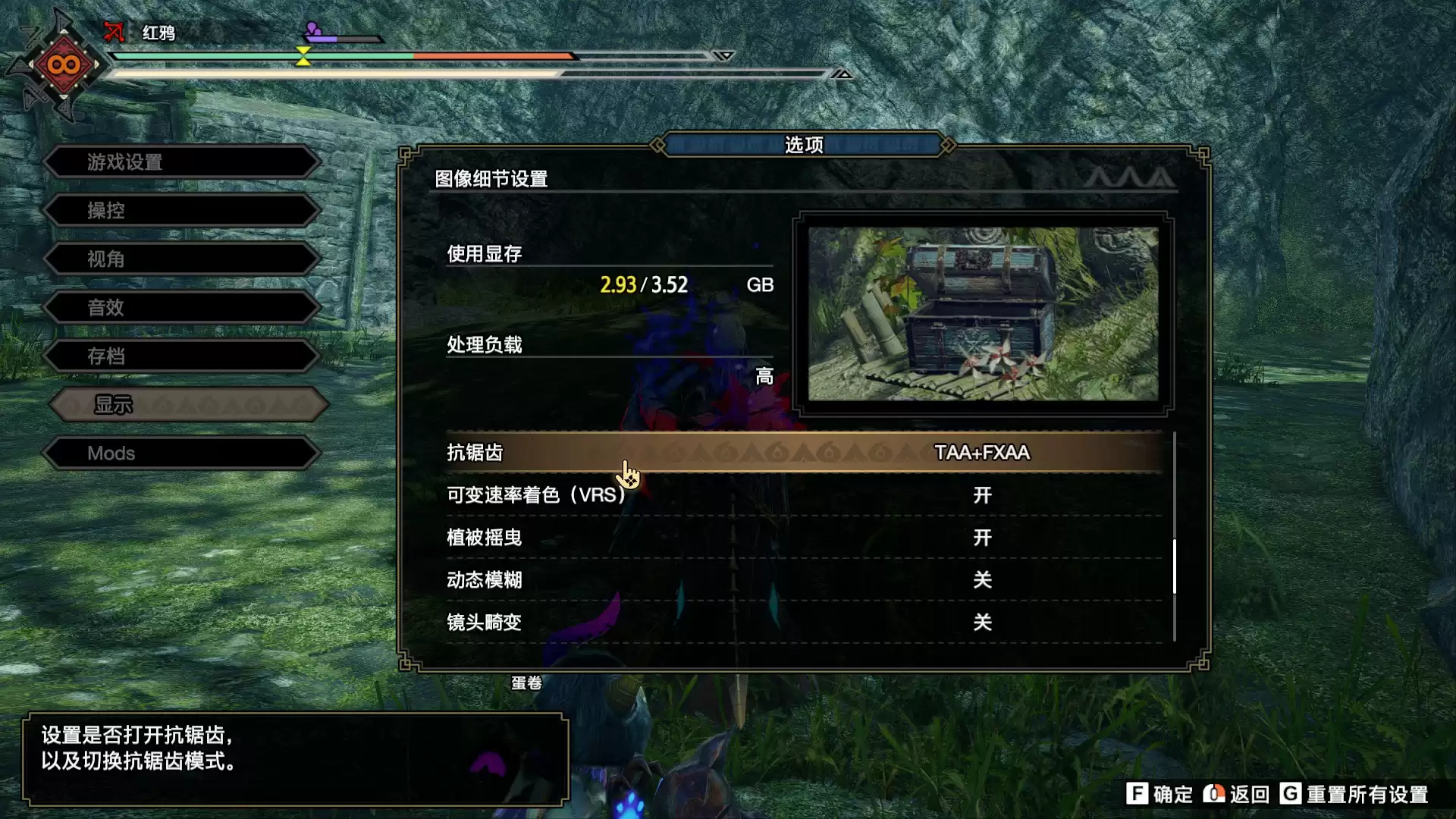
Task: Click the purple buddy status icon above health bar
Action: pyautogui.click(x=311, y=29)
